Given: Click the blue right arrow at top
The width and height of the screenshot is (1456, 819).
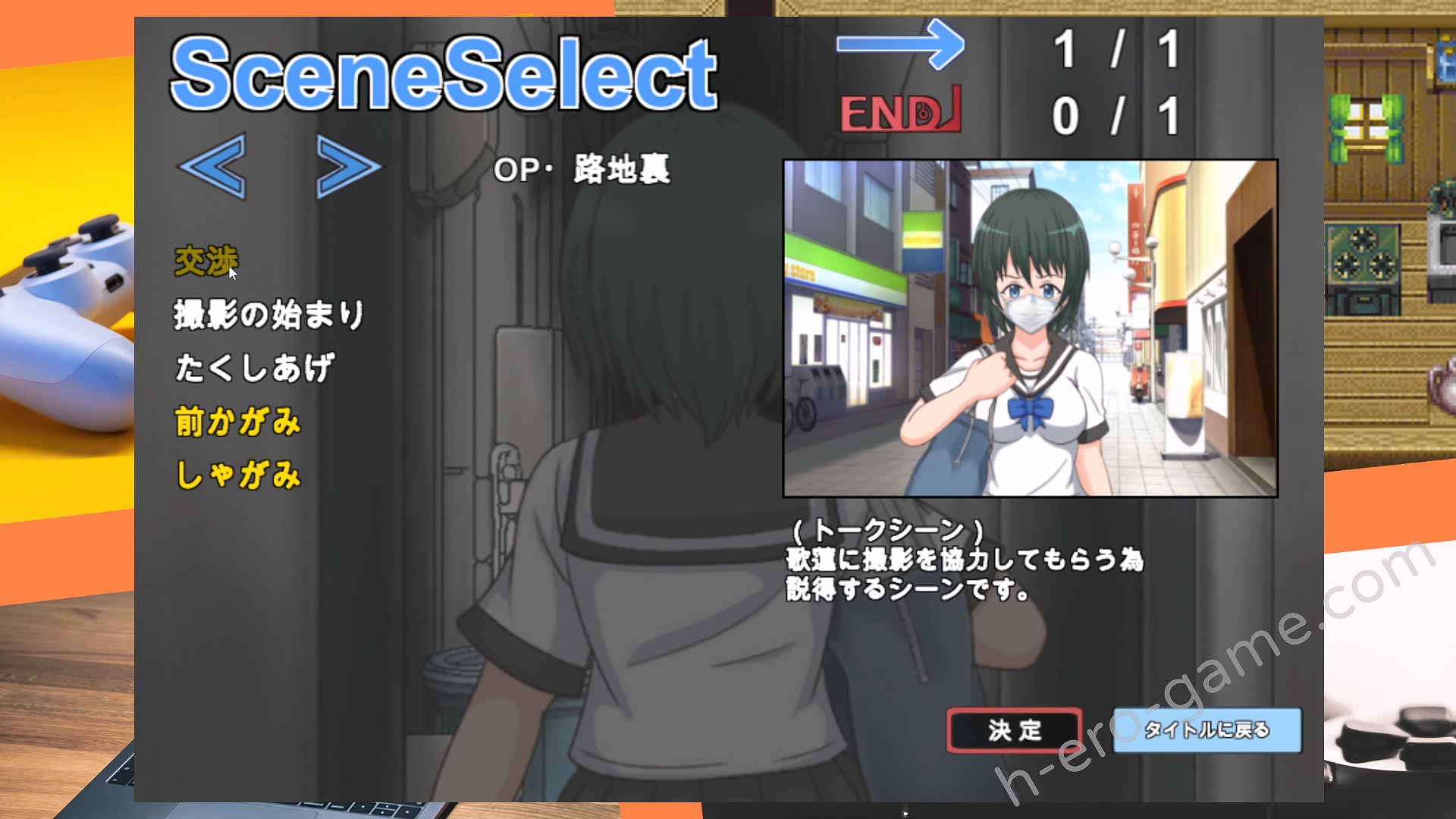Looking at the screenshot, I should [x=900, y=45].
